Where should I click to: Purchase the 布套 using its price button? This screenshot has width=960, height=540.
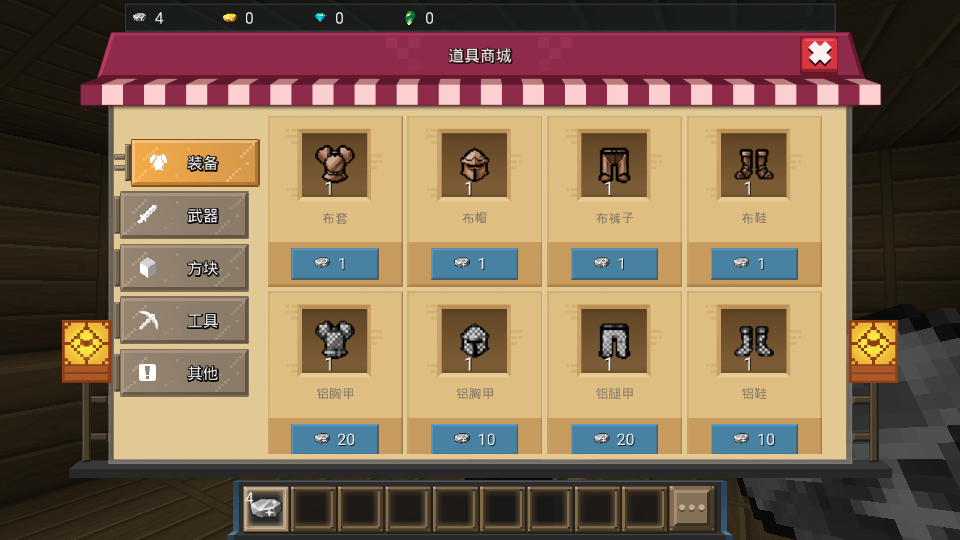coord(334,264)
